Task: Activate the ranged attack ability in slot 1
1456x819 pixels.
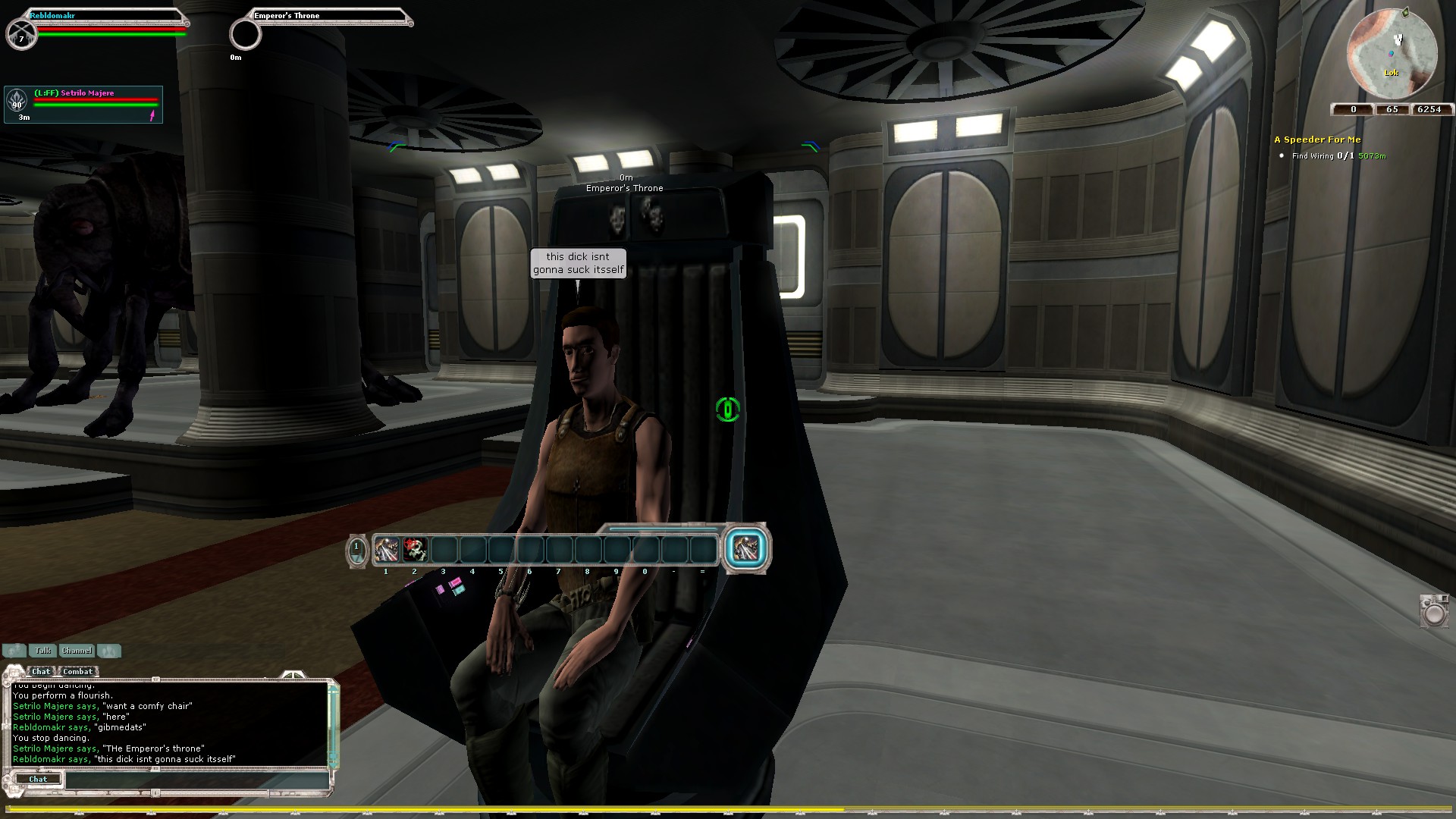Action: (386, 550)
